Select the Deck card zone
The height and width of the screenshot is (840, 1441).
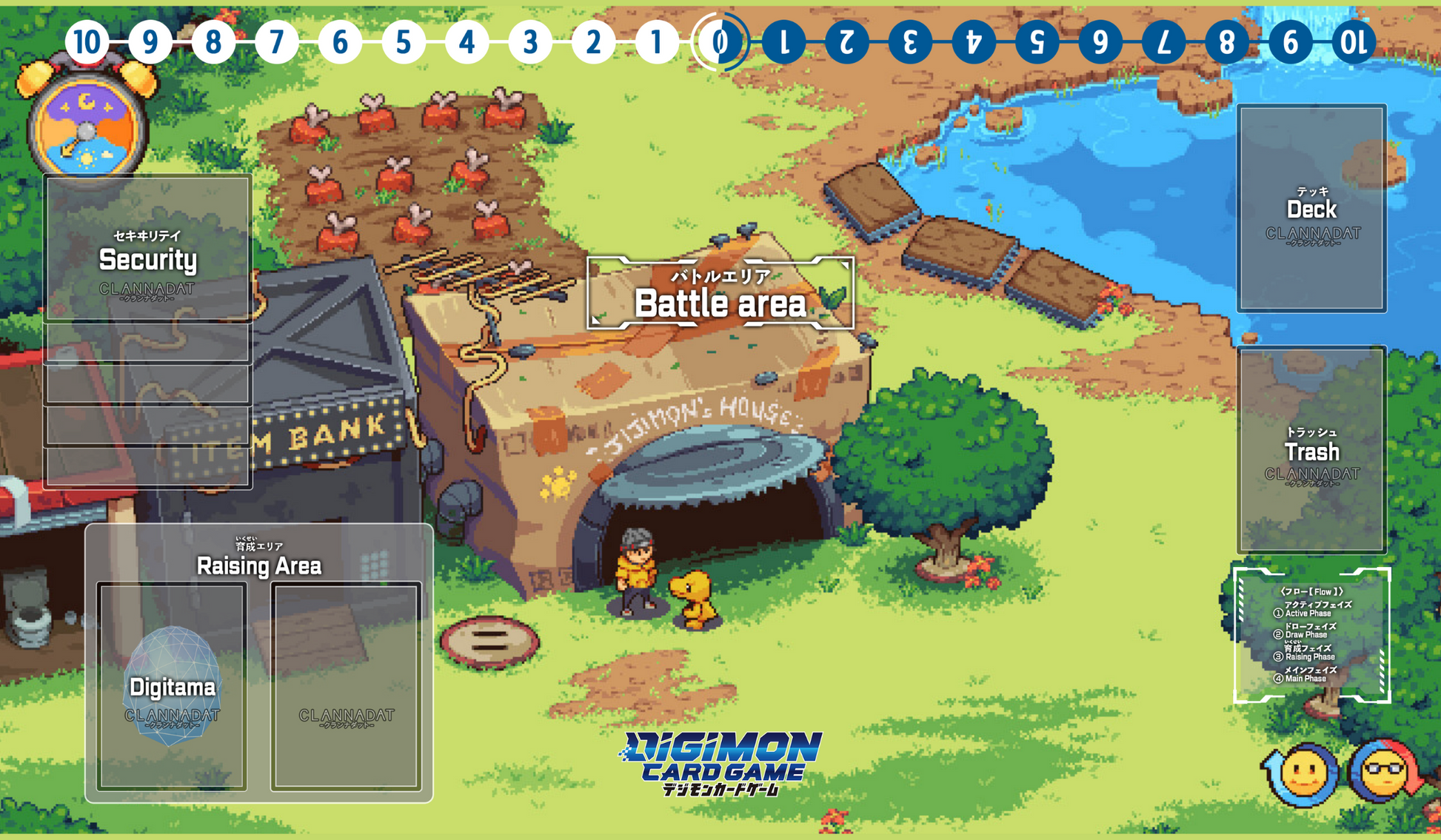point(1311,208)
